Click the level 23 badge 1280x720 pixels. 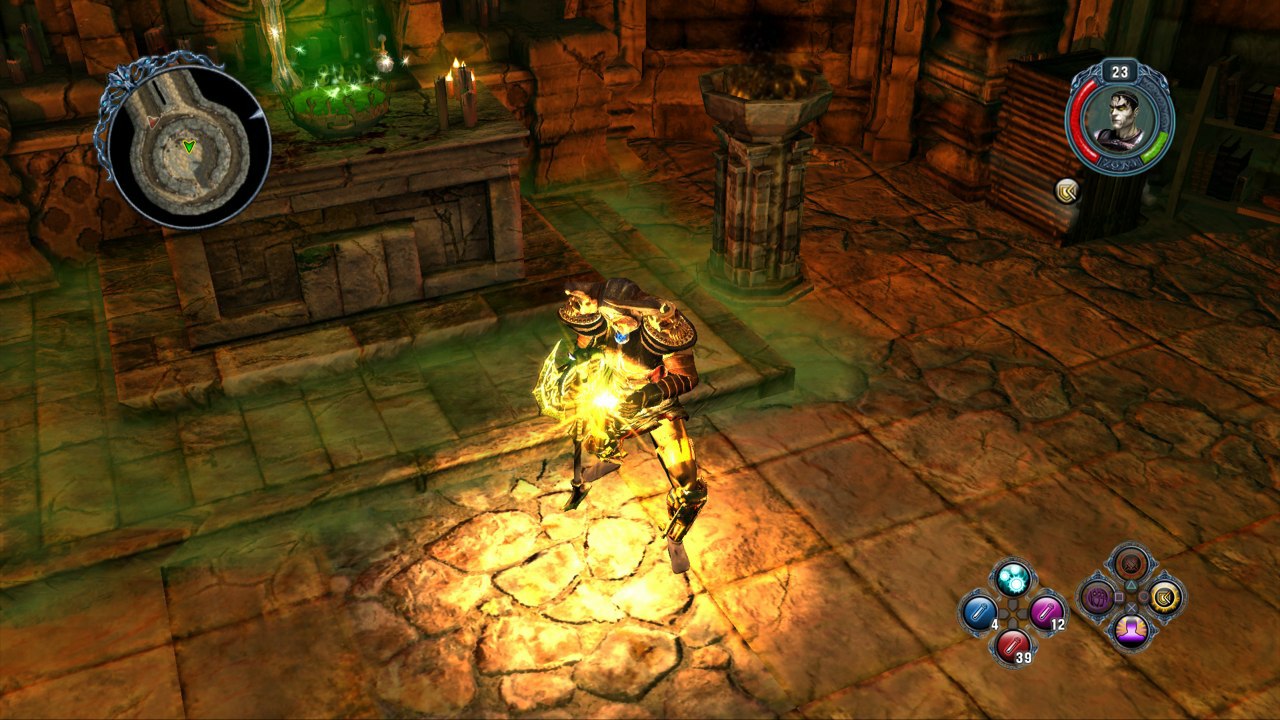pos(1118,71)
